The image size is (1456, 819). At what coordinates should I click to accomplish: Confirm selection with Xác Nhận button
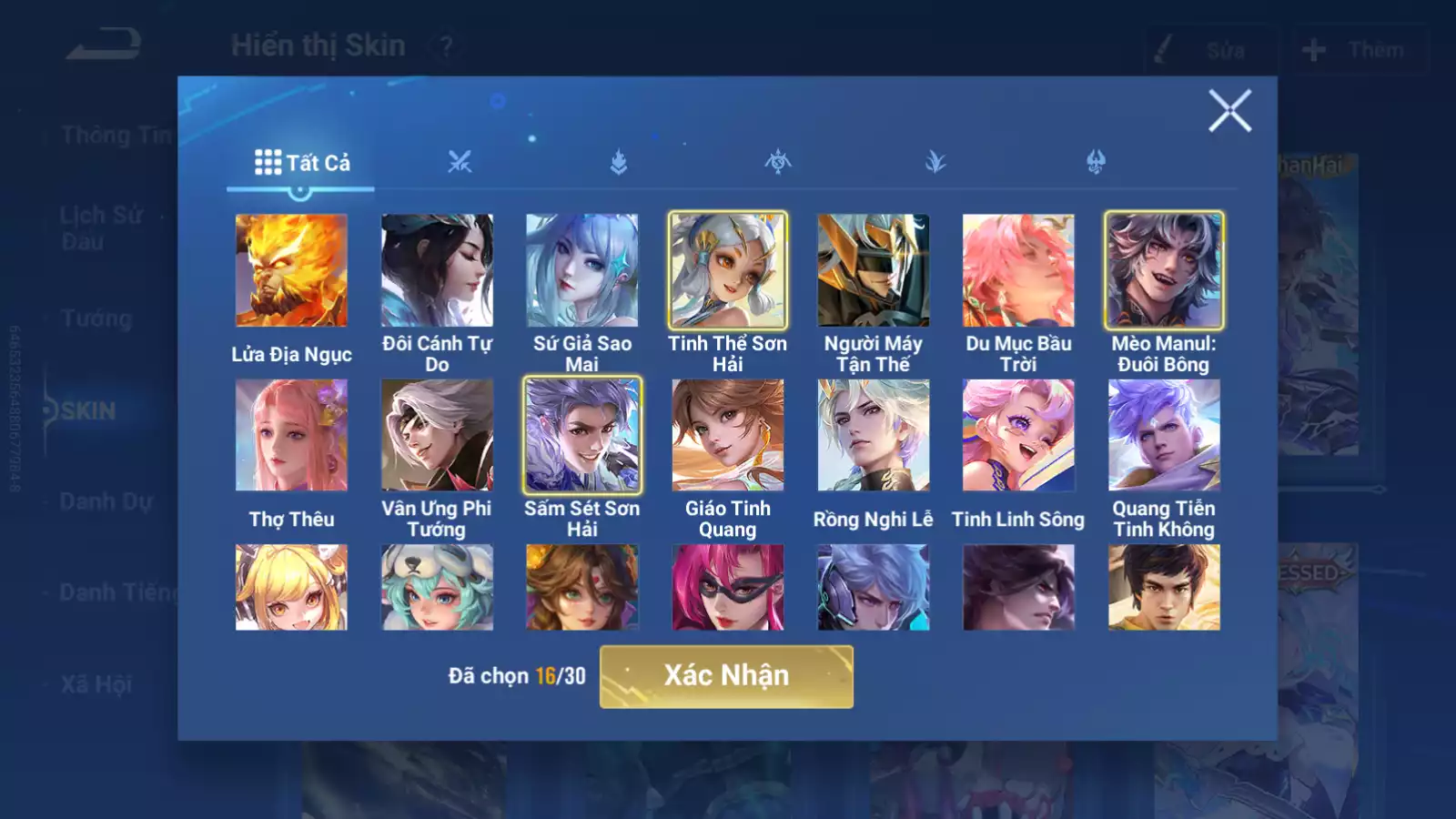click(726, 676)
